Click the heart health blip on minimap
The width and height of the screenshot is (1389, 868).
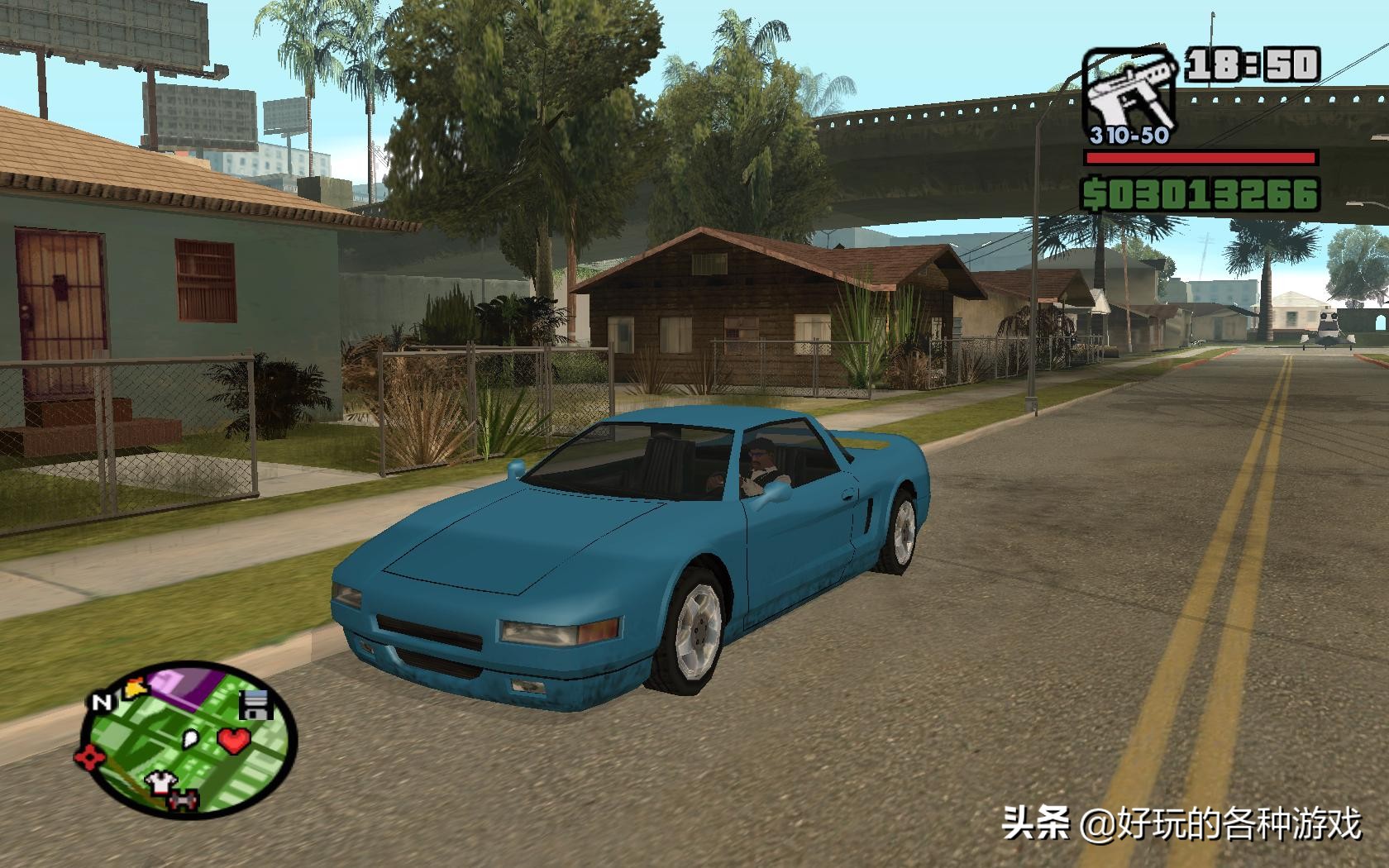pos(234,740)
